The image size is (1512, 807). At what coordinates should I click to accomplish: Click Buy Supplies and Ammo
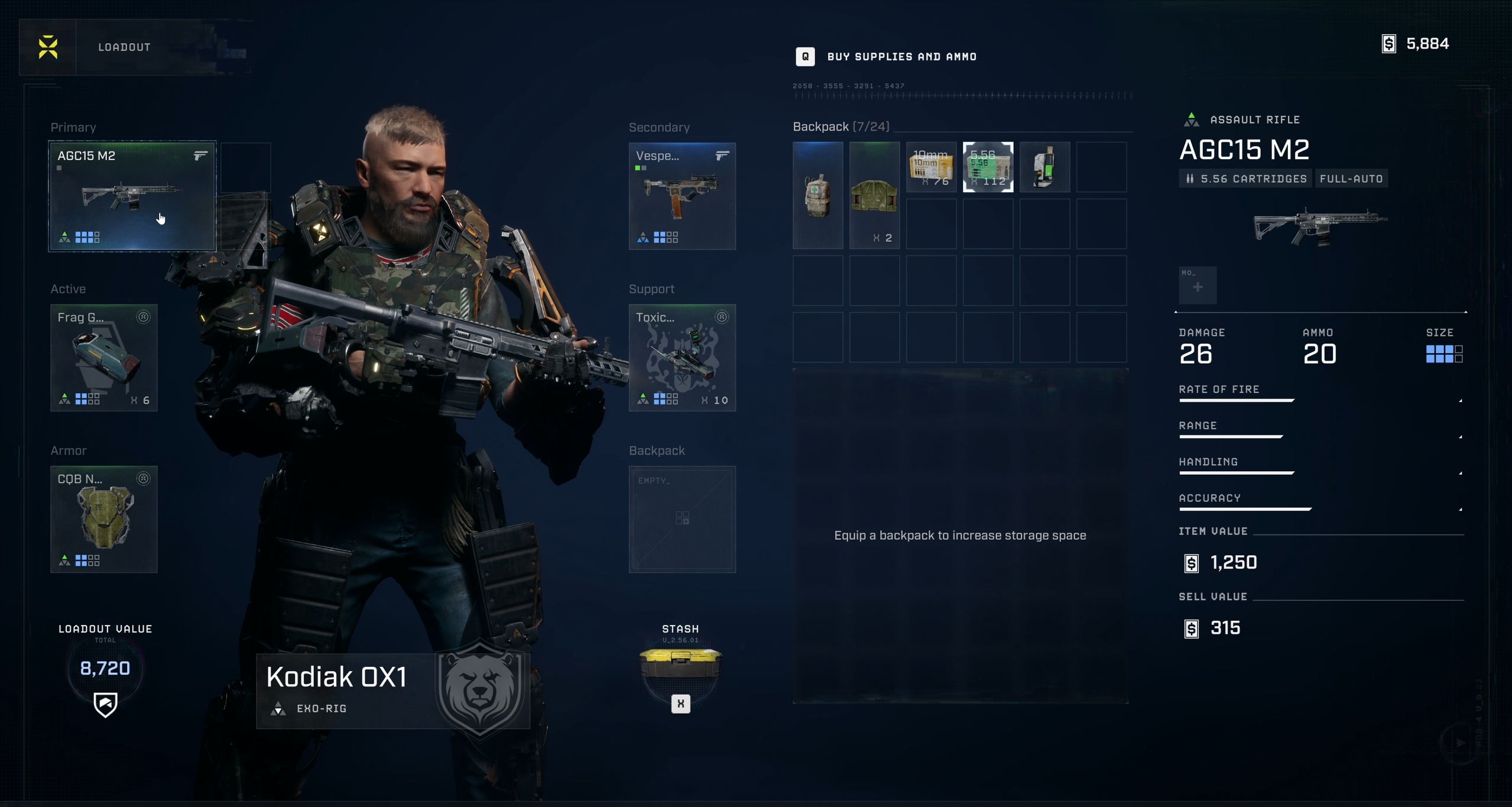[901, 57]
